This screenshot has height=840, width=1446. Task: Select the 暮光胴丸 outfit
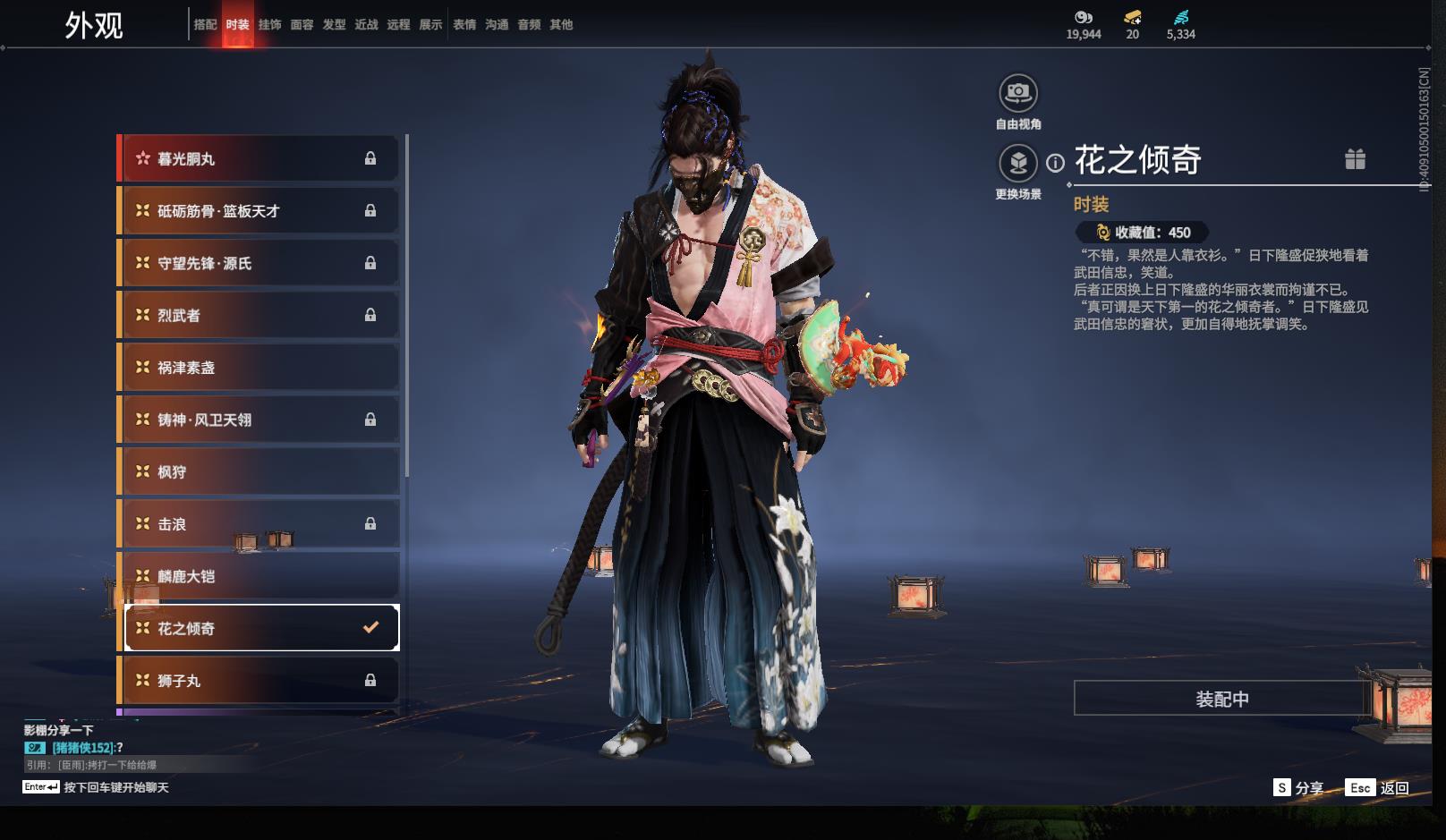click(259, 159)
